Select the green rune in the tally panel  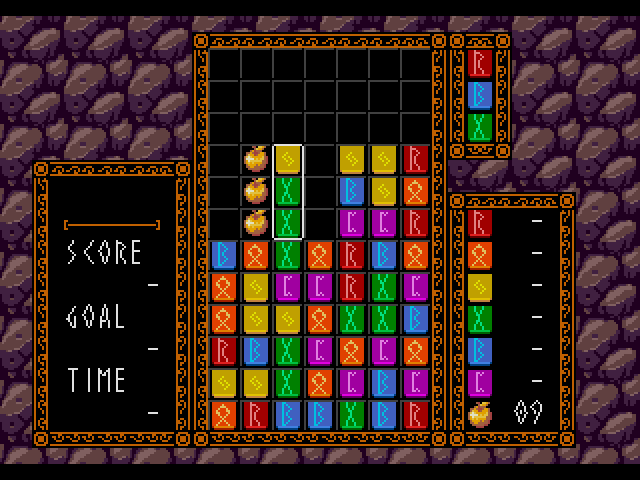pyautogui.click(x=479, y=318)
